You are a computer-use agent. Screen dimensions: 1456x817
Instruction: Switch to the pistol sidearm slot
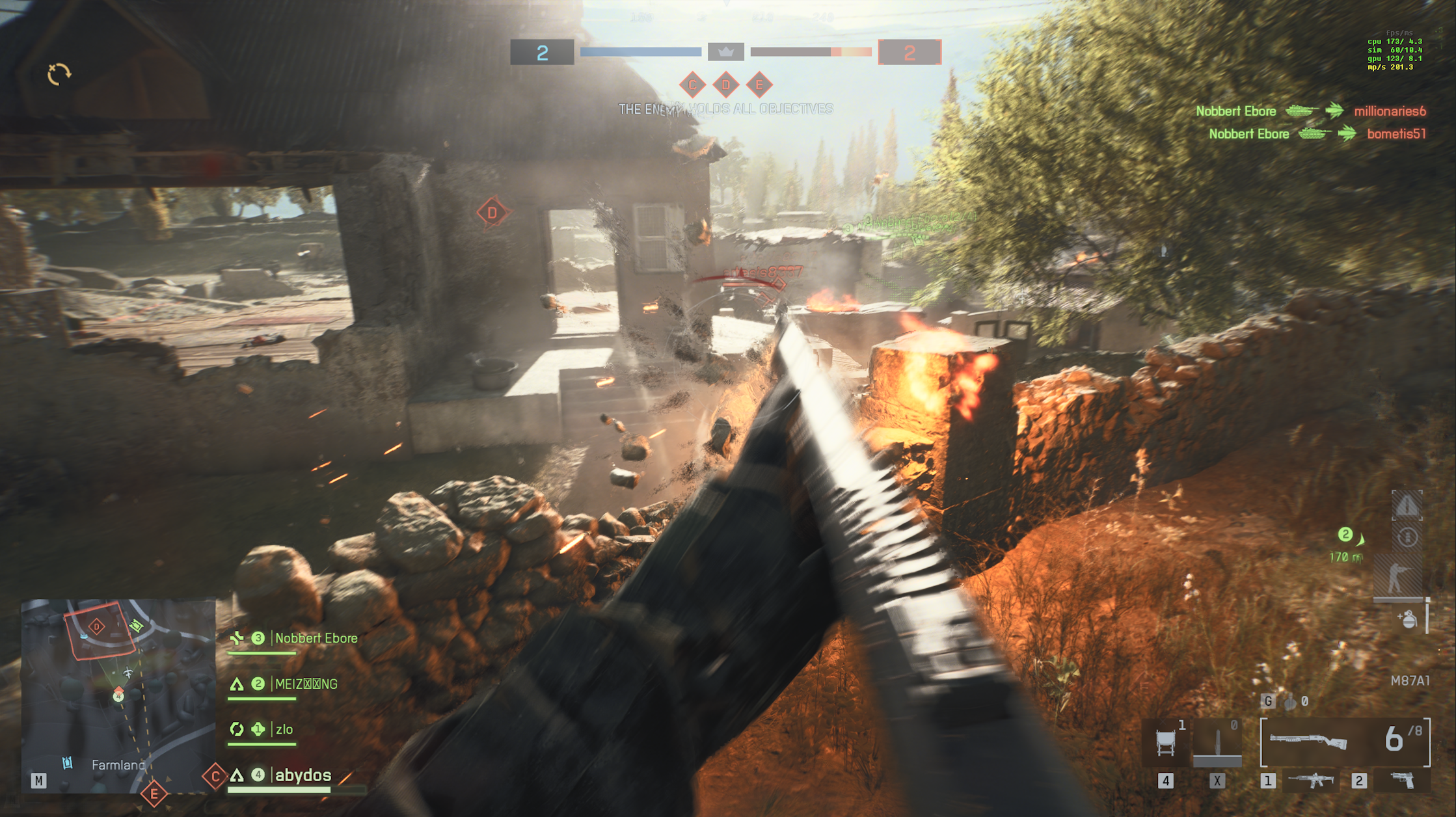coord(1402,780)
